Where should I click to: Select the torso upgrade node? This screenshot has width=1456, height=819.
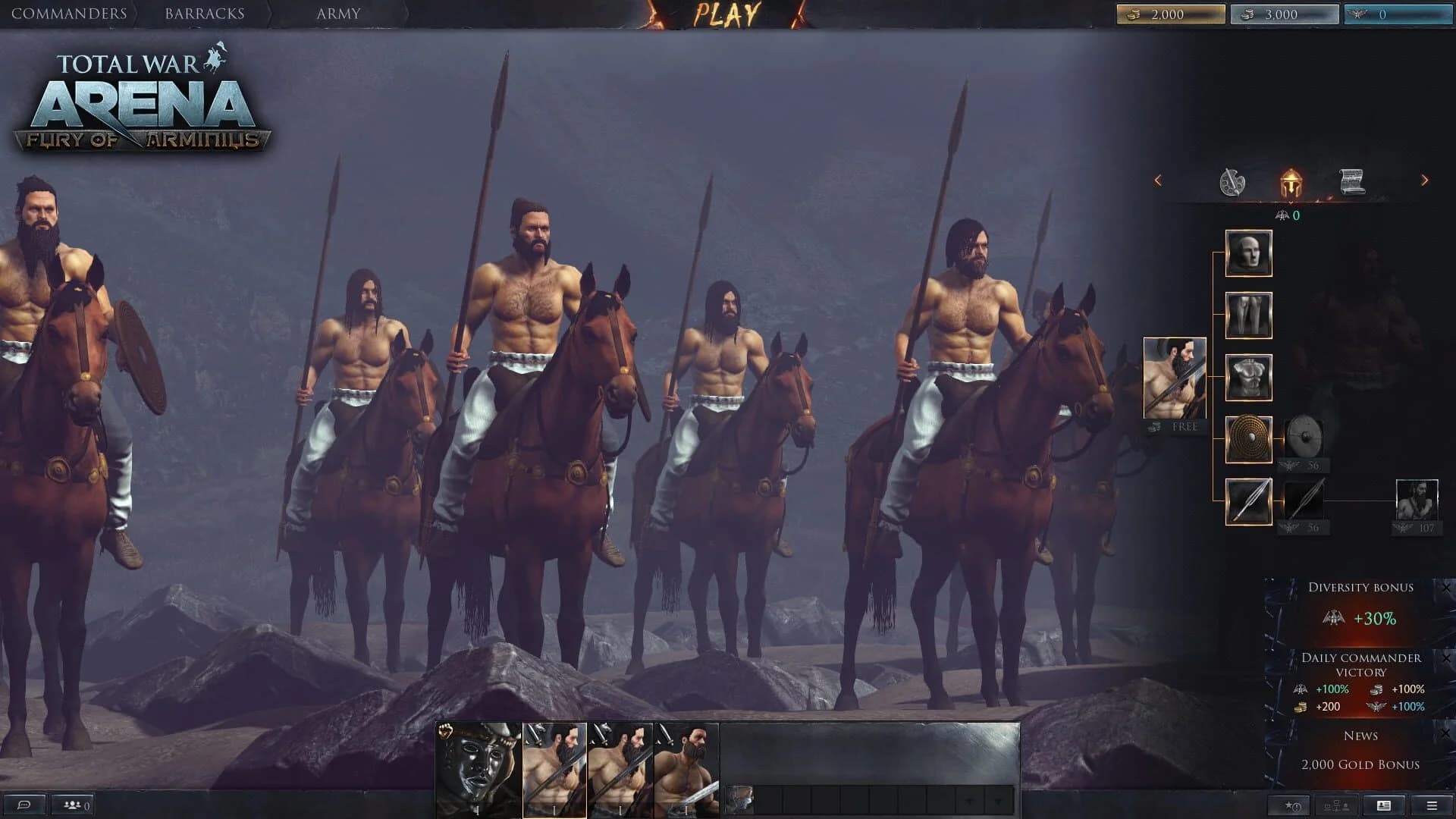(1248, 376)
